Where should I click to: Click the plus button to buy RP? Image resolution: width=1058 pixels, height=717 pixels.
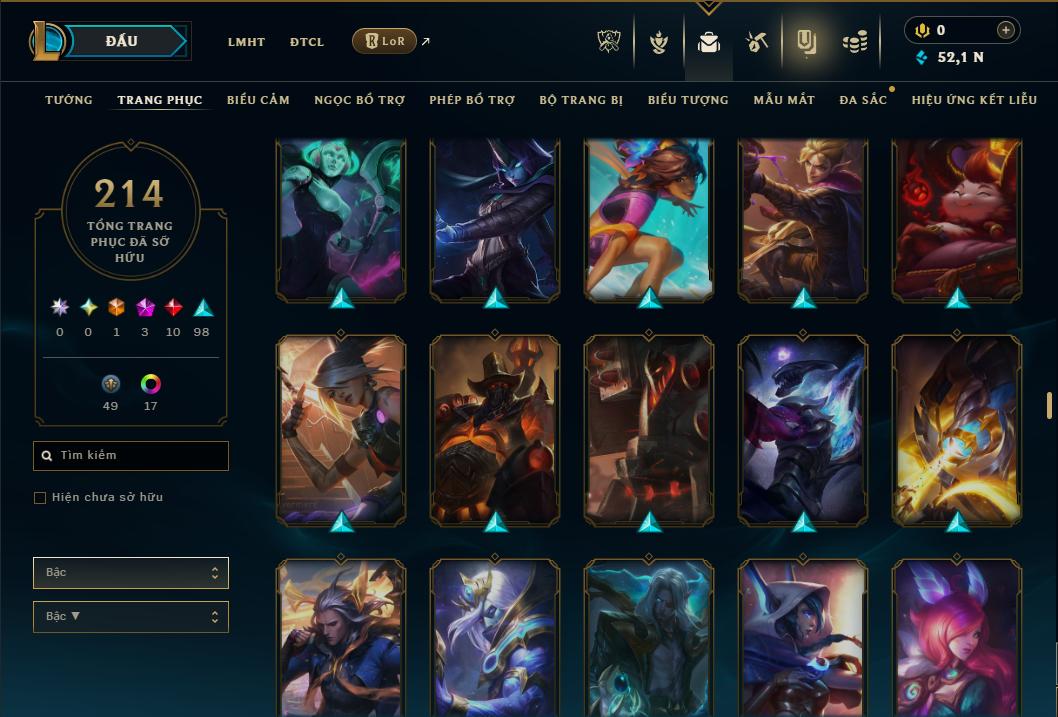tap(1006, 30)
